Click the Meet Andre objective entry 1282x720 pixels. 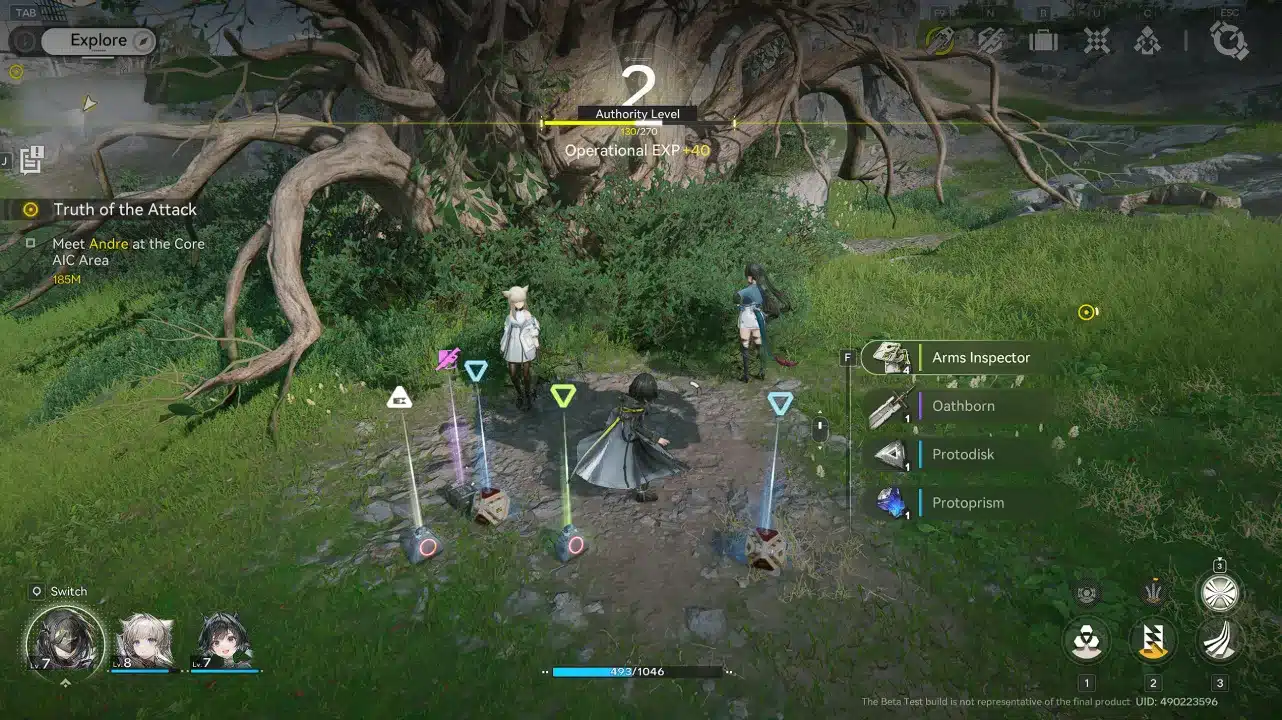pyautogui.click(x=128, y=243)
